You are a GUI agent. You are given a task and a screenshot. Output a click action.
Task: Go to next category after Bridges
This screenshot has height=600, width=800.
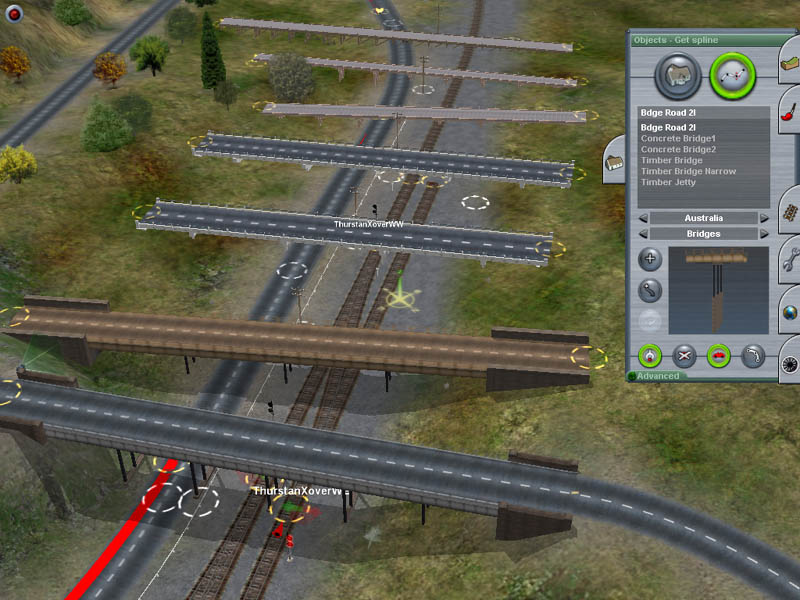[764, 234]
